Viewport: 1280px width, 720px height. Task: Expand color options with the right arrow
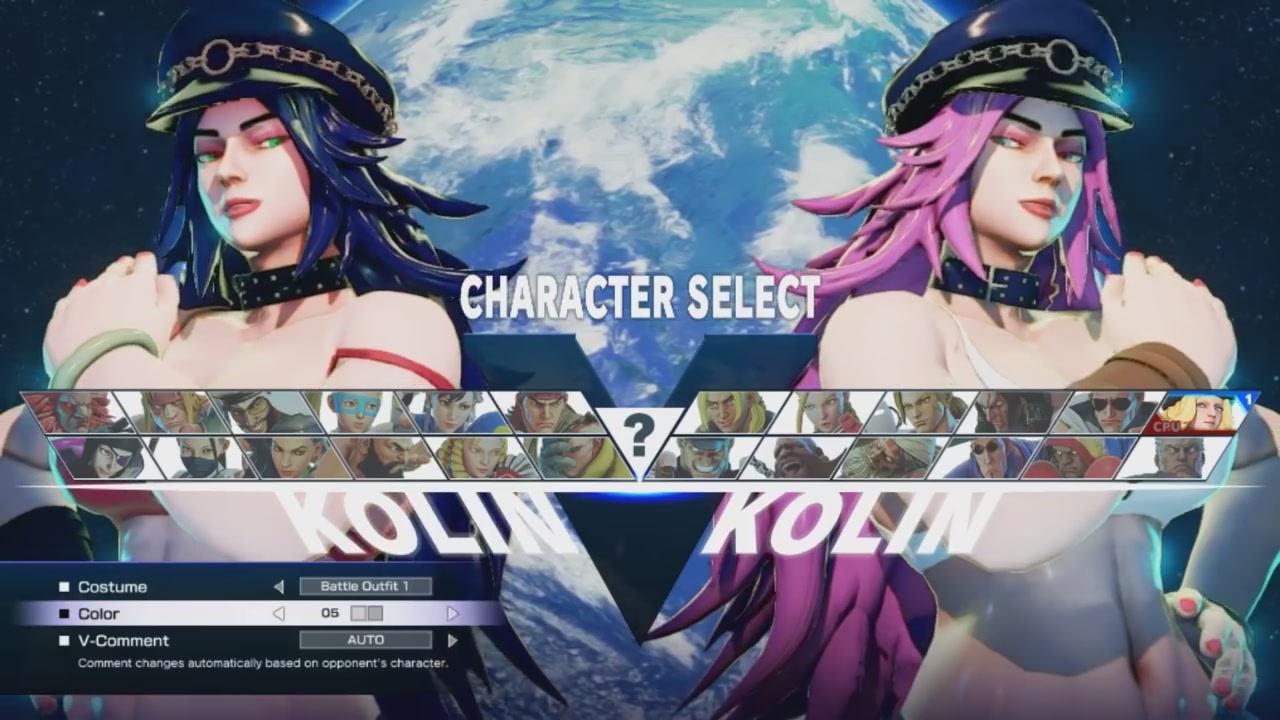click(x=455, y=613)
